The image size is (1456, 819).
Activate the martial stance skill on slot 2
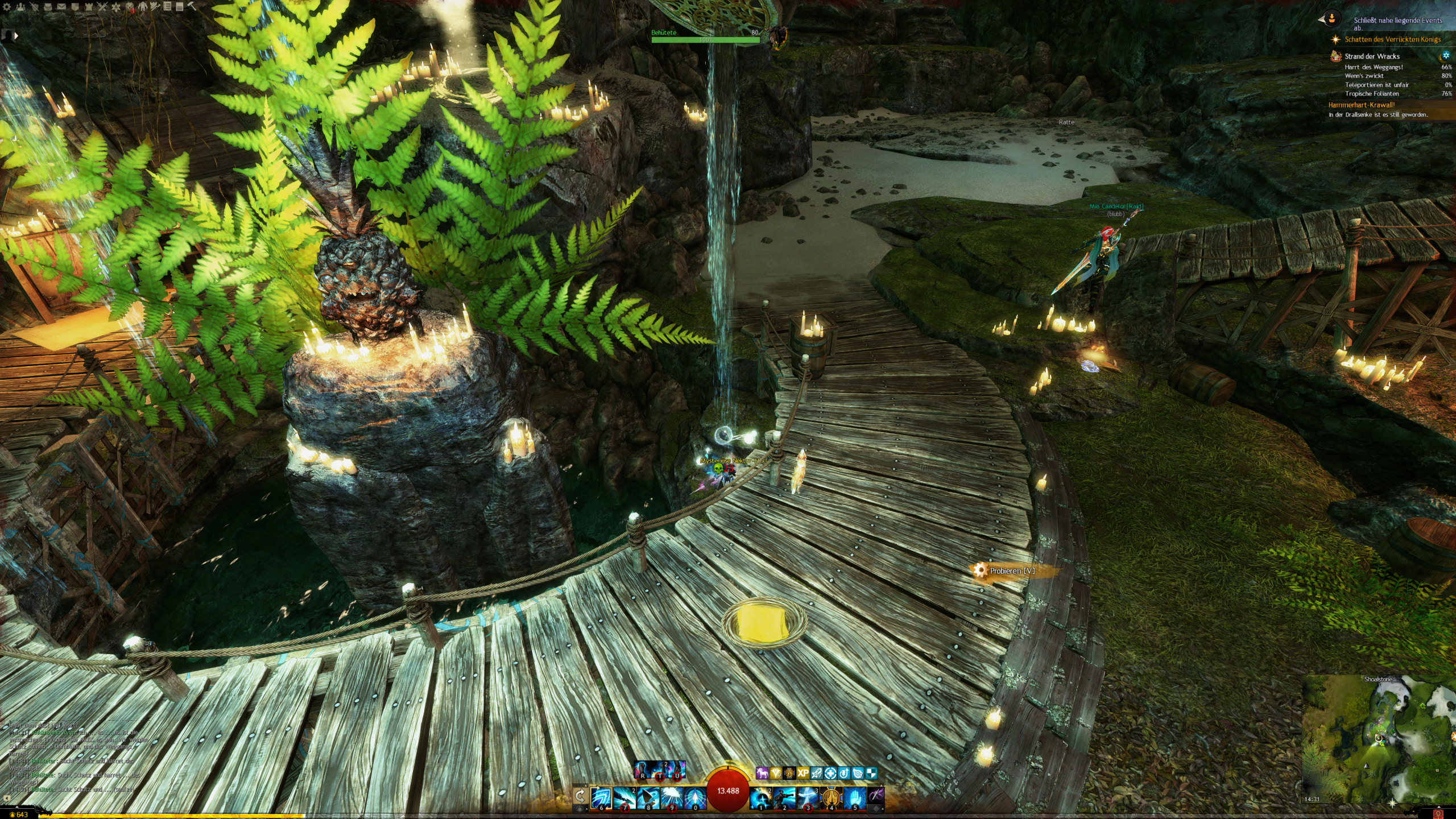click(x=784, y=798)
